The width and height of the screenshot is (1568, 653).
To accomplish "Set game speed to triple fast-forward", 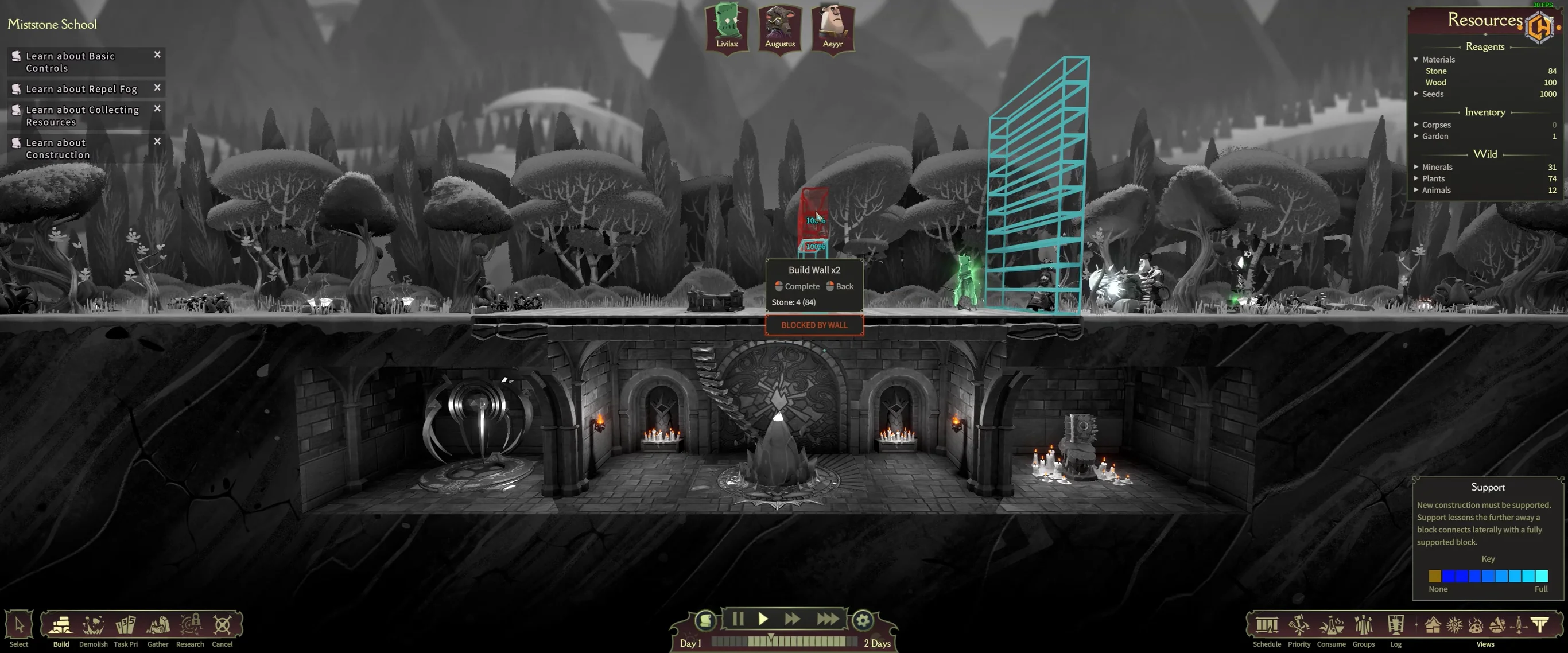I will [x=827, y=619].
